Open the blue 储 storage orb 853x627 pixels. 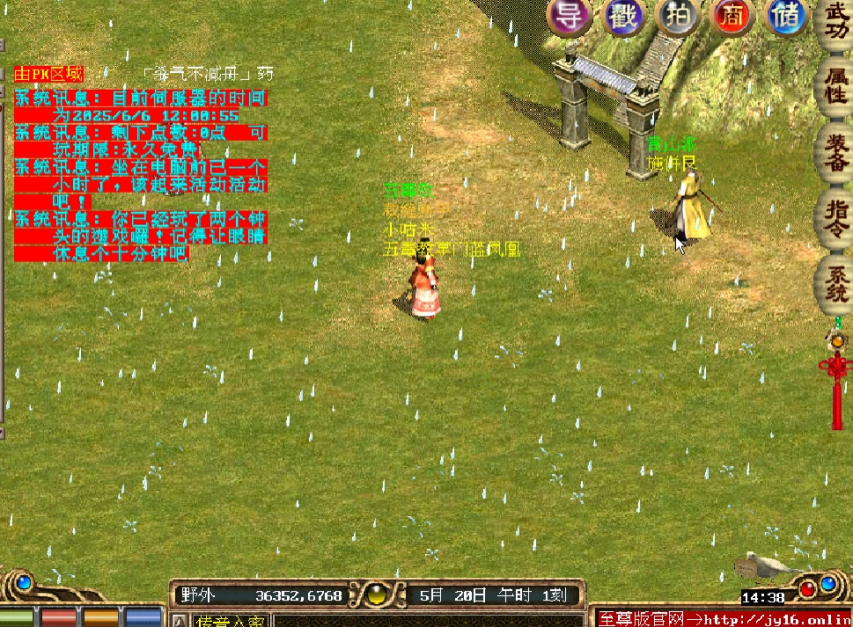click(x=786, y=17)
